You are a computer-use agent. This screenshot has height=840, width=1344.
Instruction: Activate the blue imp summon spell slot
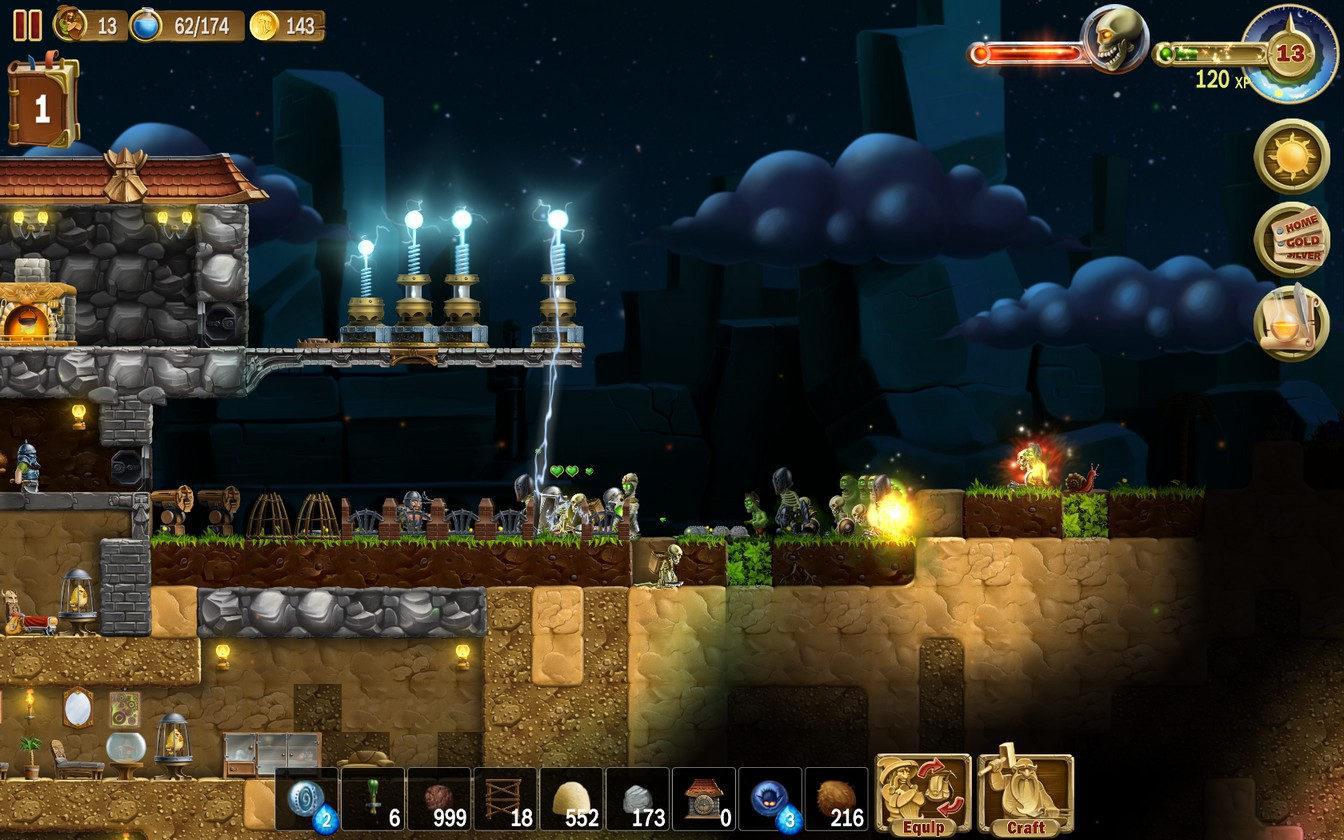[769, 799]
